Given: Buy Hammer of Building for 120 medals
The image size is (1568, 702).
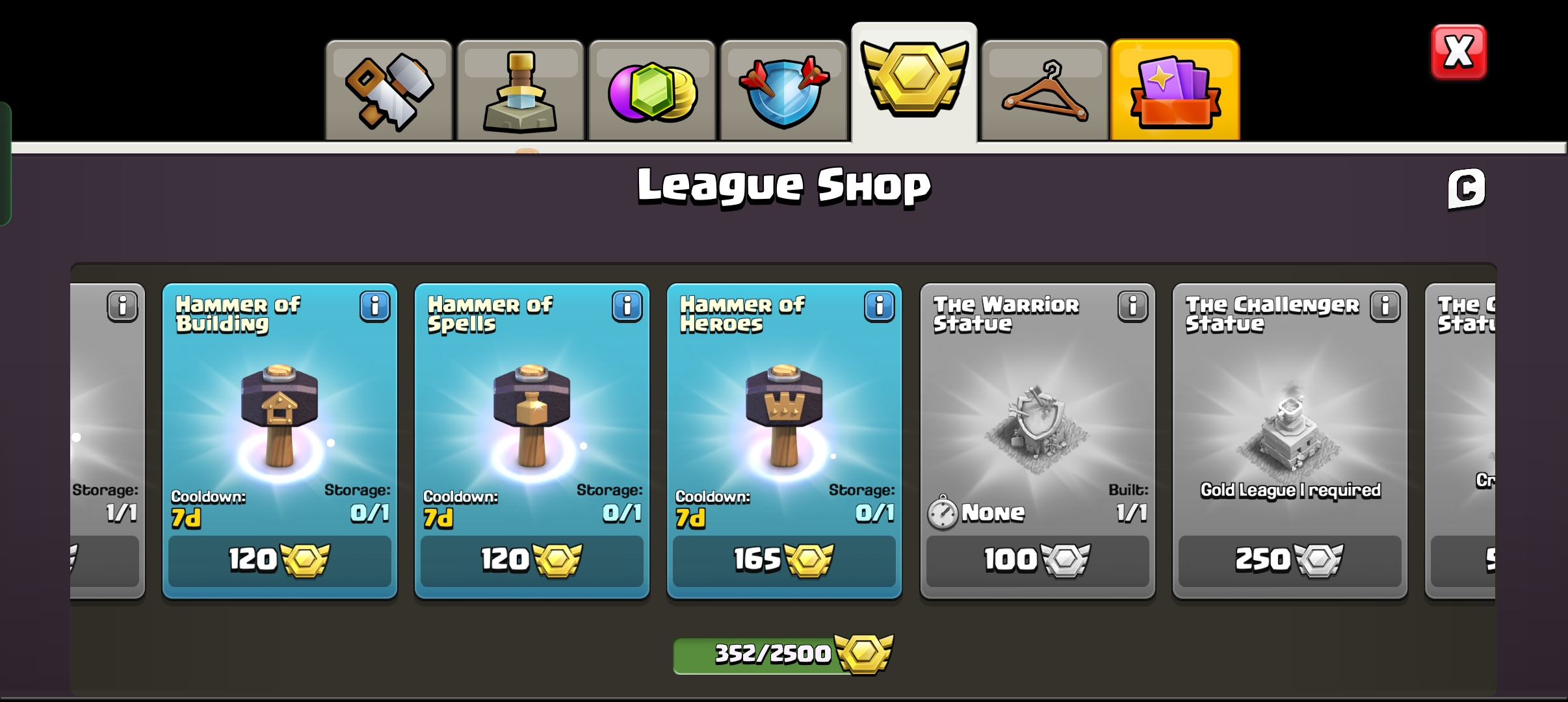Looking at the screenshot, I should pos(280,560).
